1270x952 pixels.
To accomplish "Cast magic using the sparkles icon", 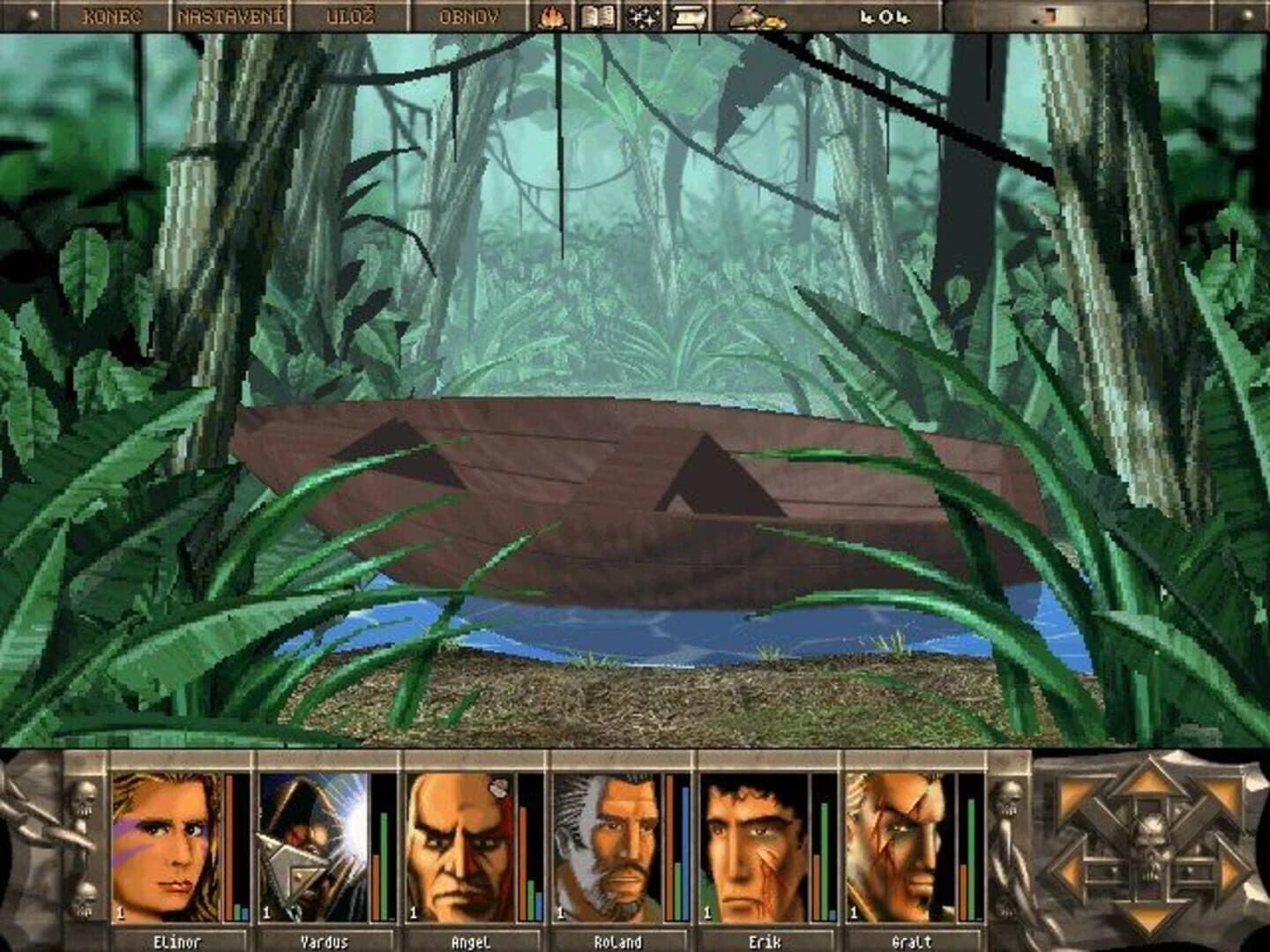I will (641, 15).
